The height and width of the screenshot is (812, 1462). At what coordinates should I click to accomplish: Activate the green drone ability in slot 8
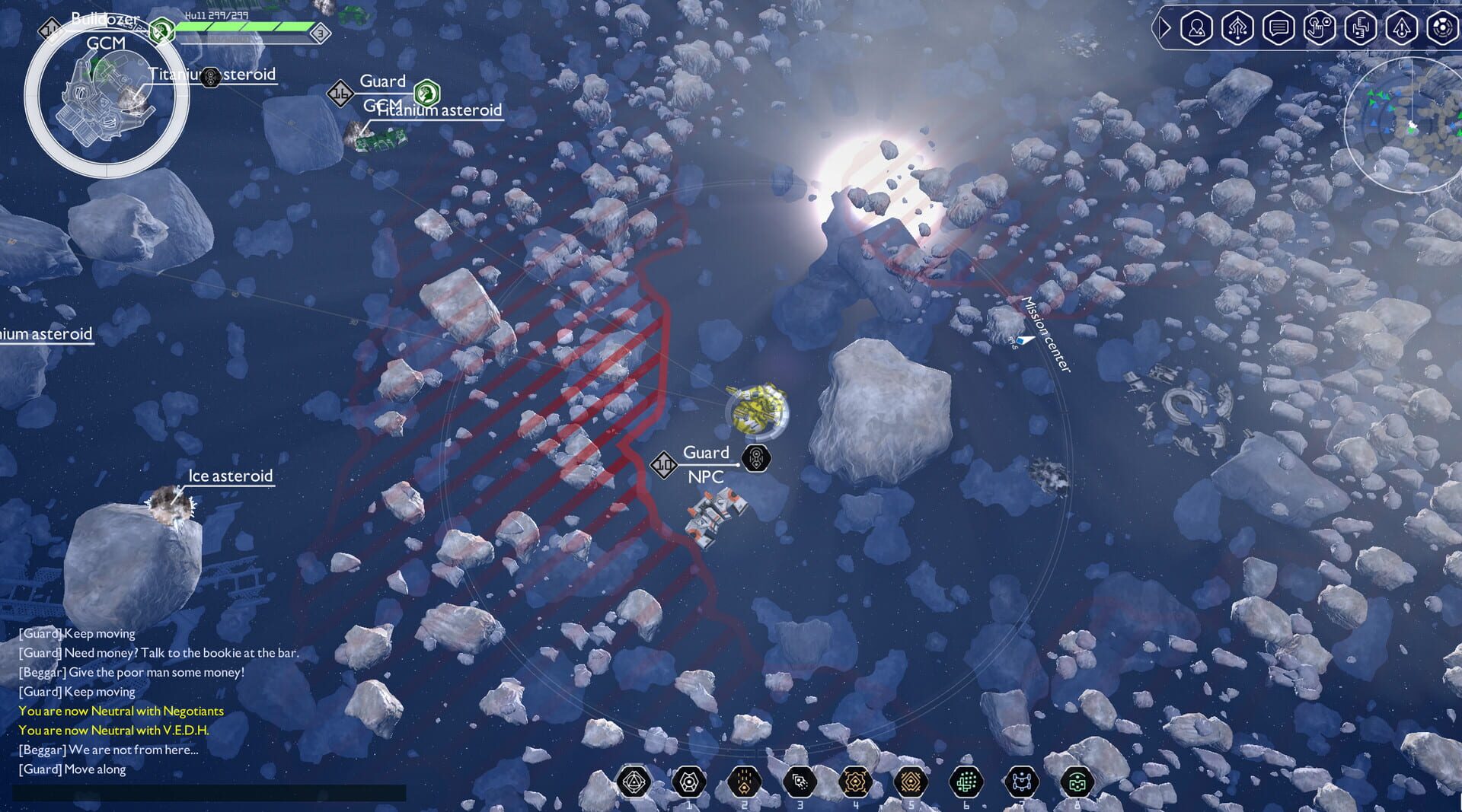pyautogui.click(x=1079, y=780)
